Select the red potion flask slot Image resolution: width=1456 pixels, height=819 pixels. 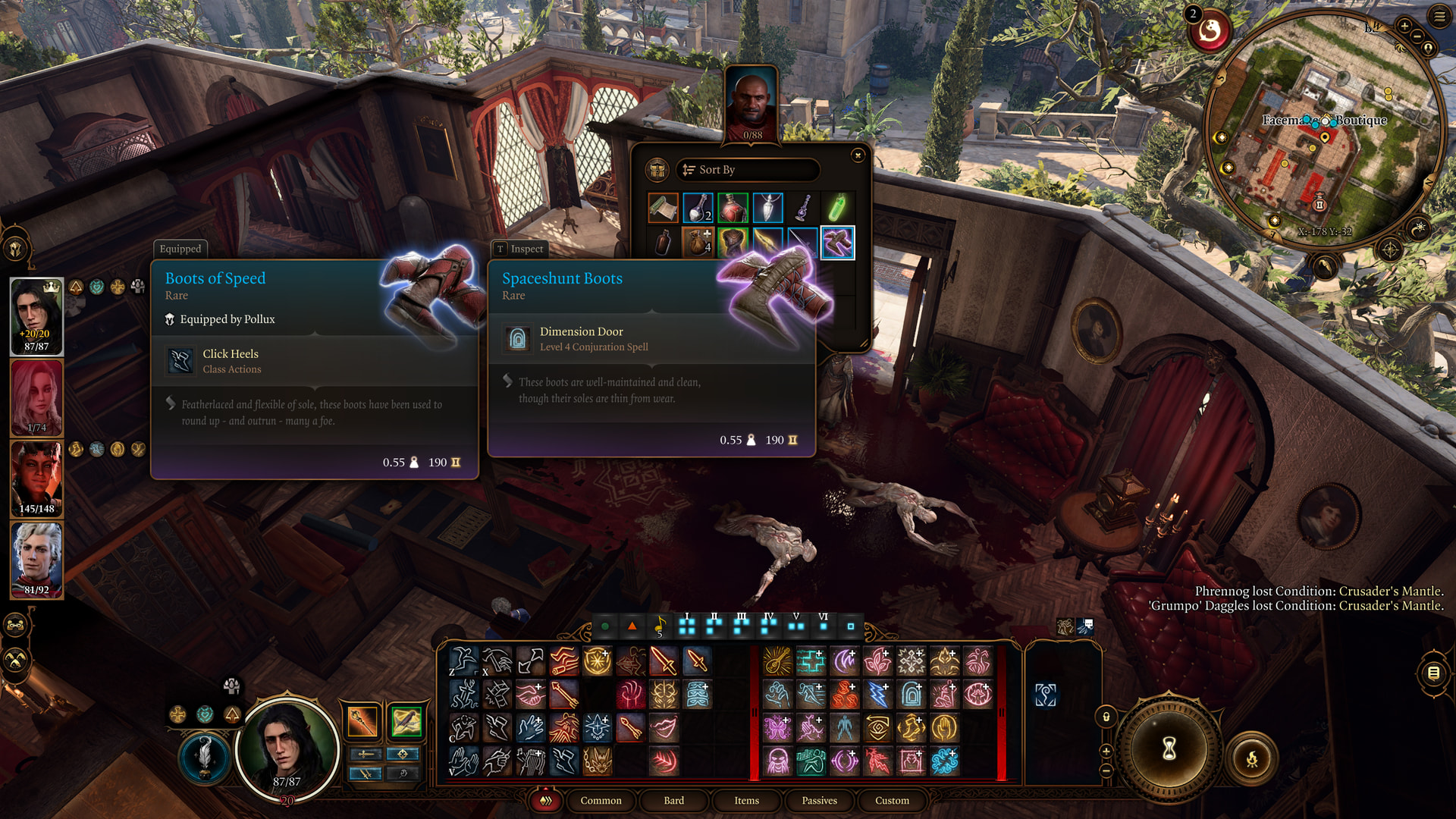[x=733, y=207]
